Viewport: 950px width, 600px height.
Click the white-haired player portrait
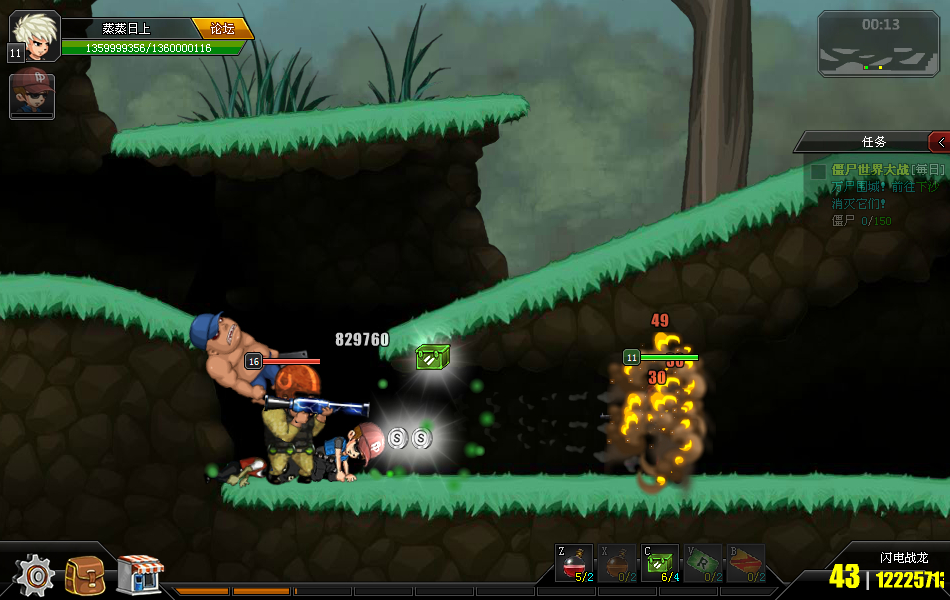35,35
